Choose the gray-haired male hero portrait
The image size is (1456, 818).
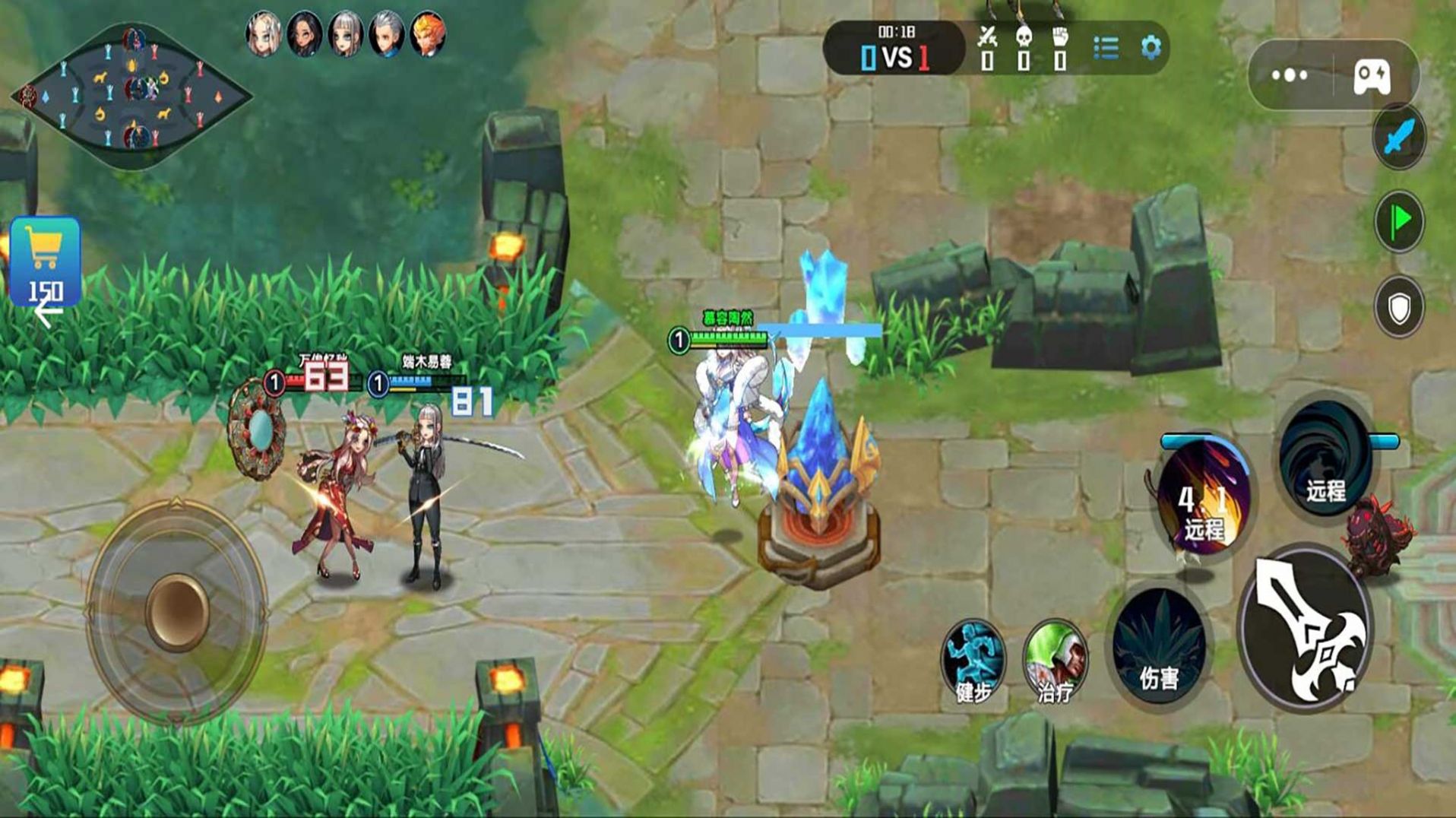(x=386, y=34)
